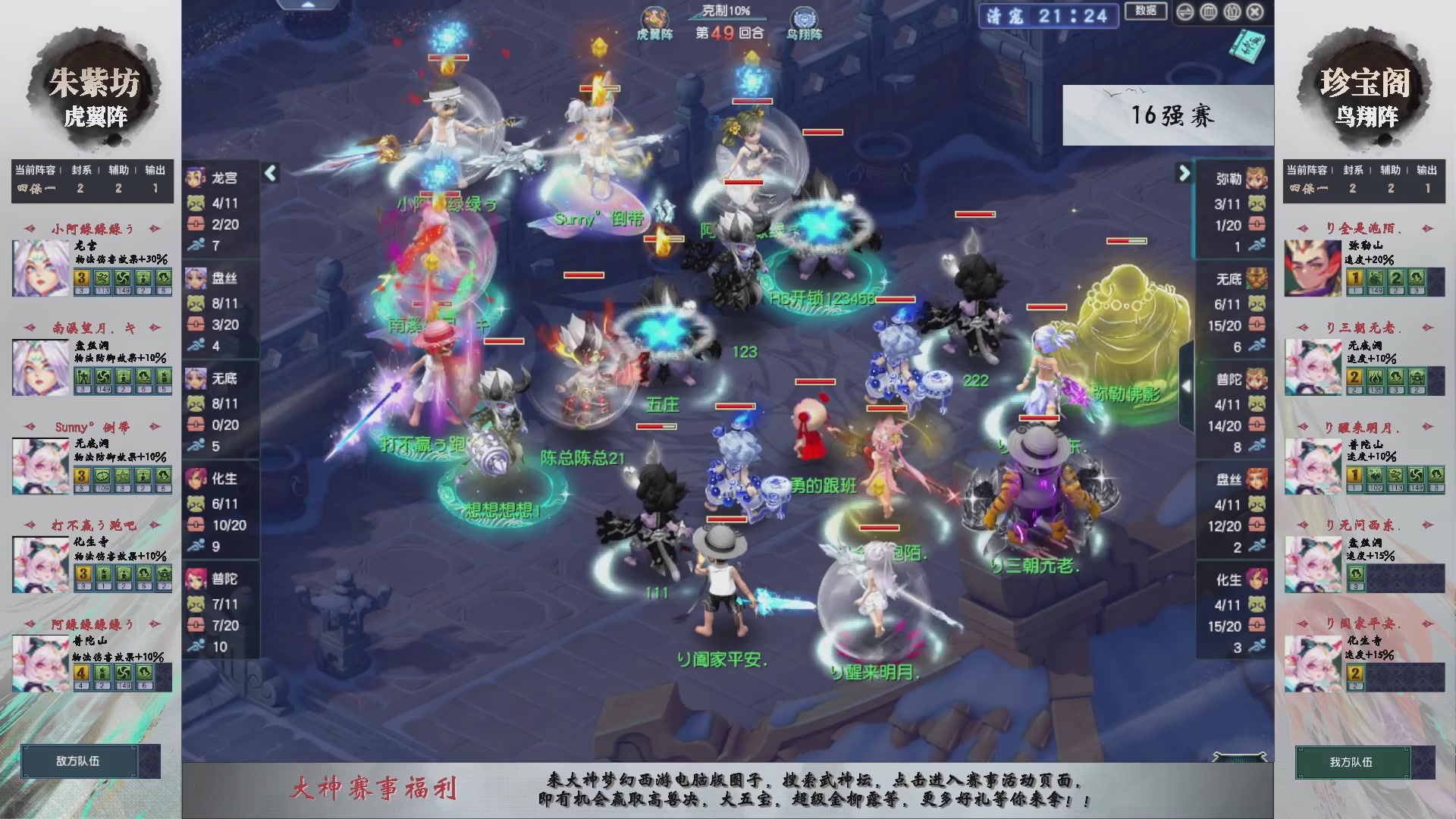Click the 弥勒 sect avatar in the right roster
The height and width of the screenshot is (819, 1456).
1257,177
